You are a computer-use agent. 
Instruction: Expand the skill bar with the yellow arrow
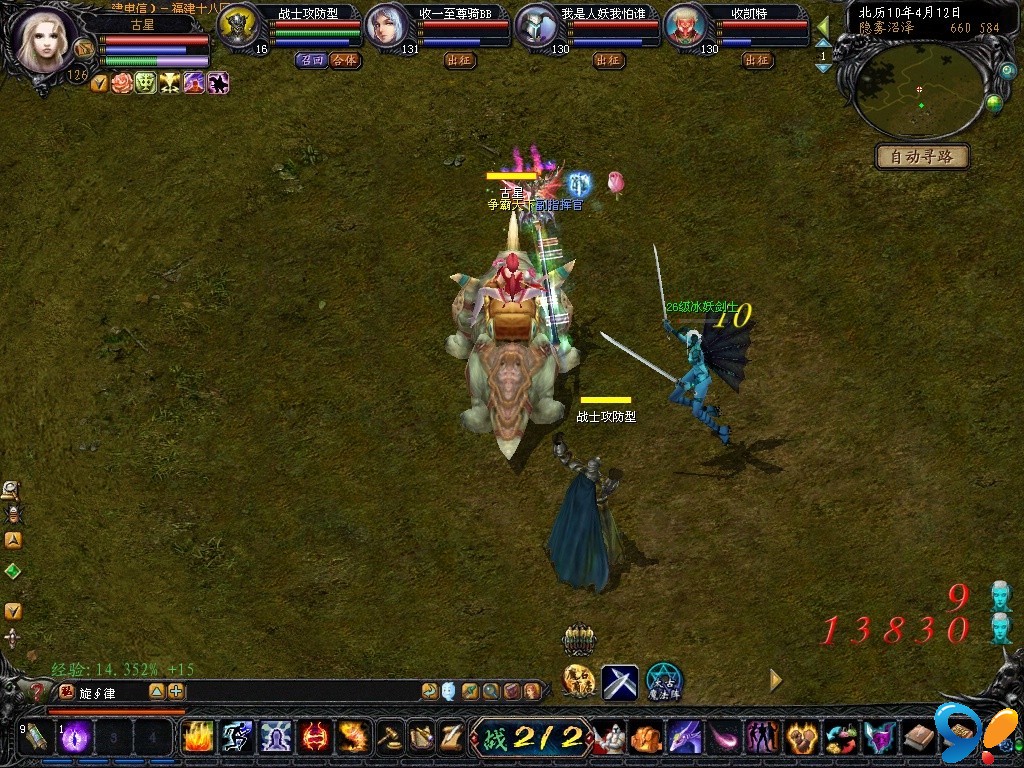775,680
